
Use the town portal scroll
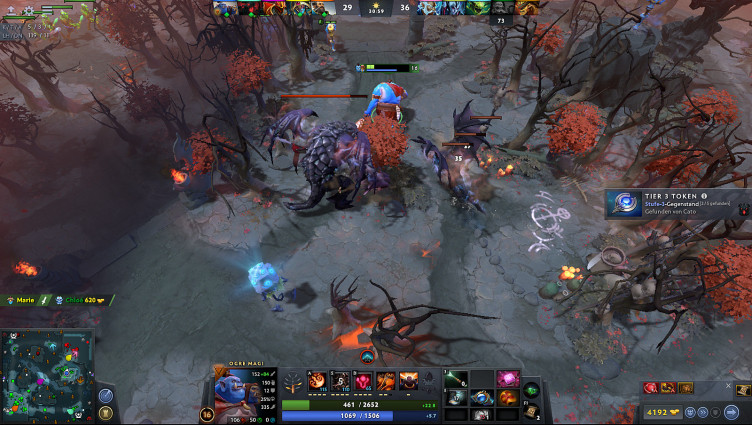[x=531, y=410]
